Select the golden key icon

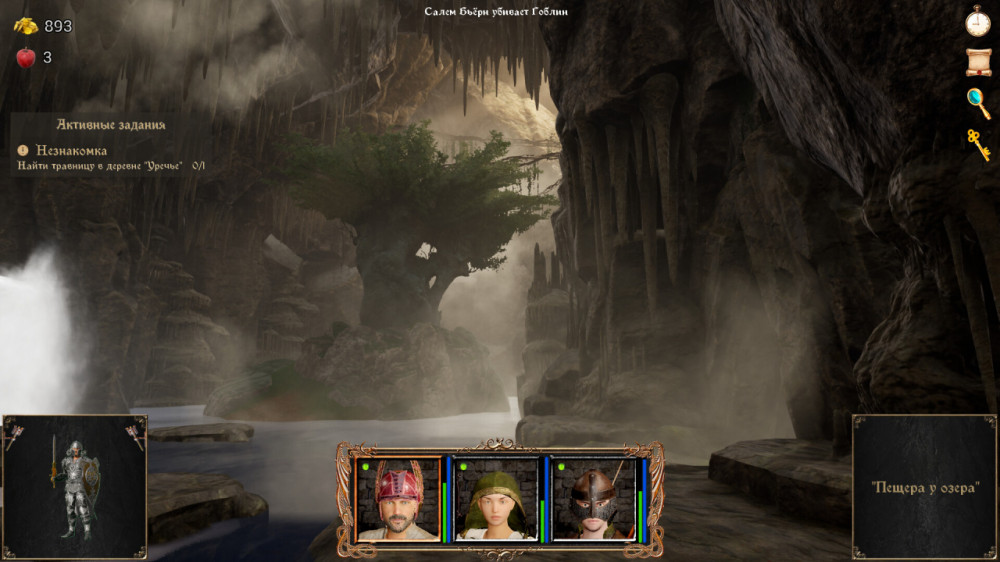click(977, 144)
